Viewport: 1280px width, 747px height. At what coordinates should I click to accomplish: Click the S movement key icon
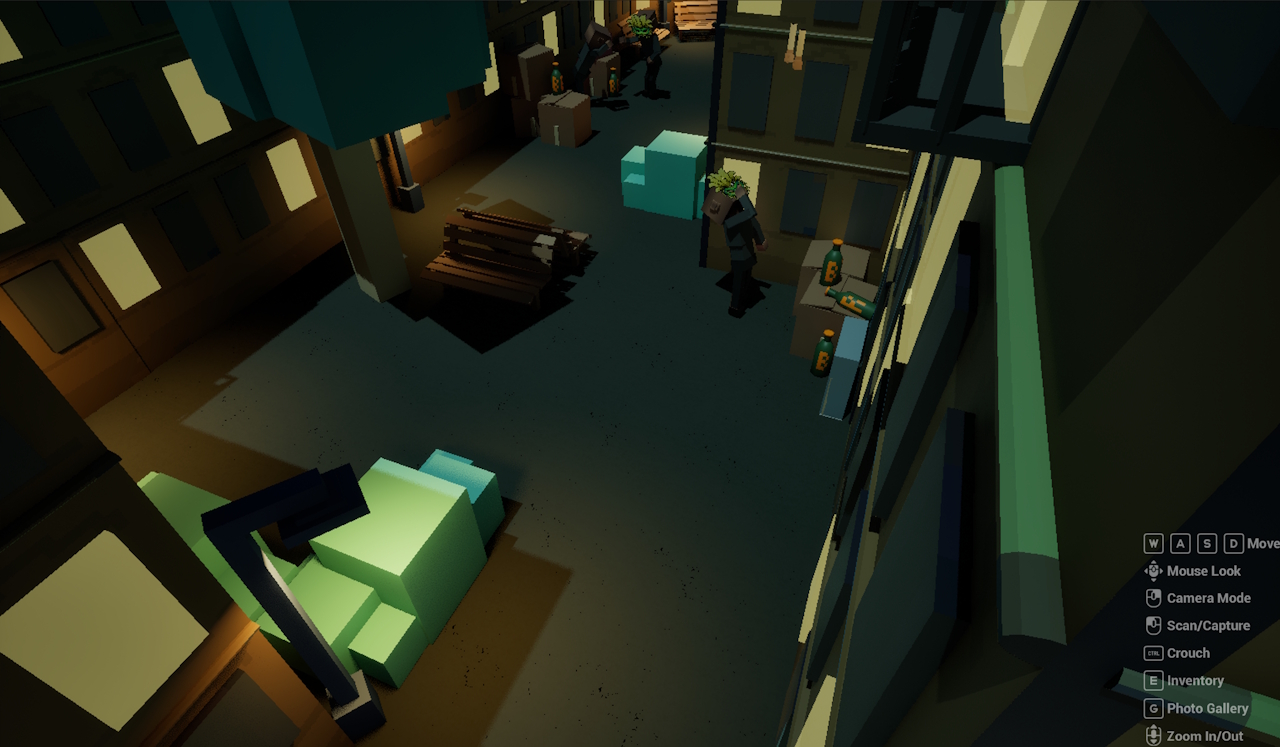point(1206,543)
